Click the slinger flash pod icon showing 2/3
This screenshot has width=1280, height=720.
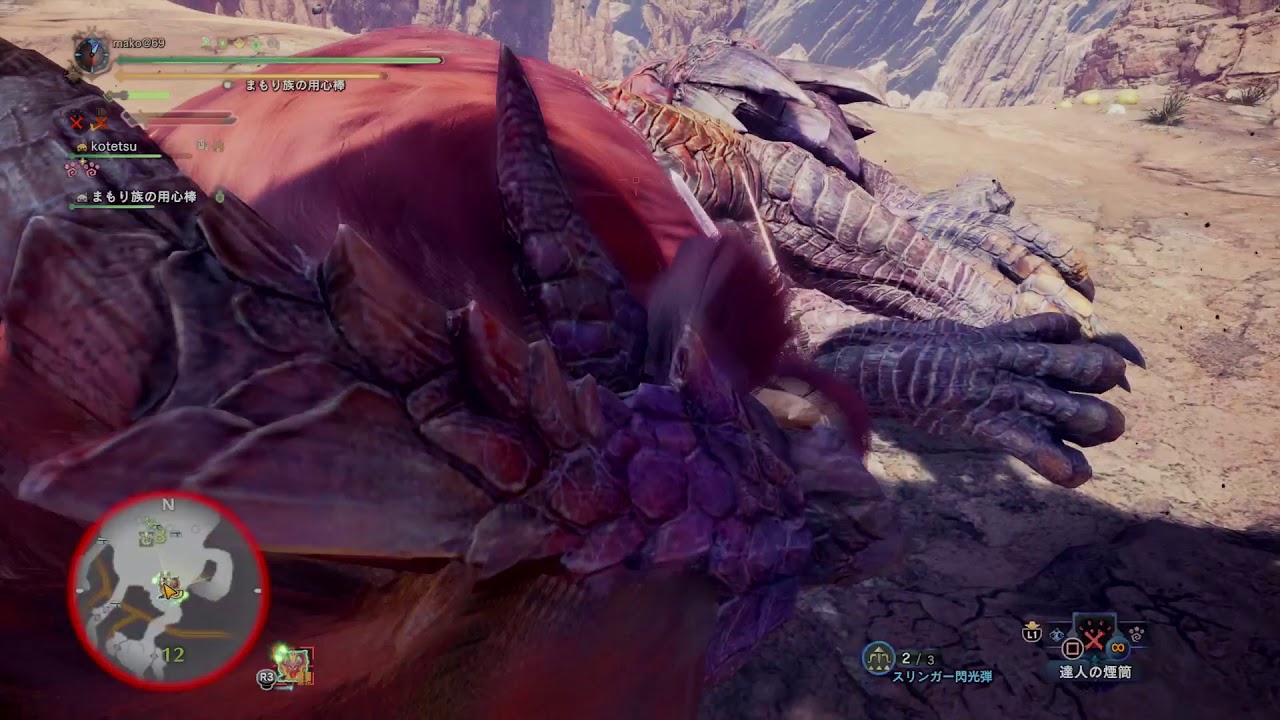878,655
